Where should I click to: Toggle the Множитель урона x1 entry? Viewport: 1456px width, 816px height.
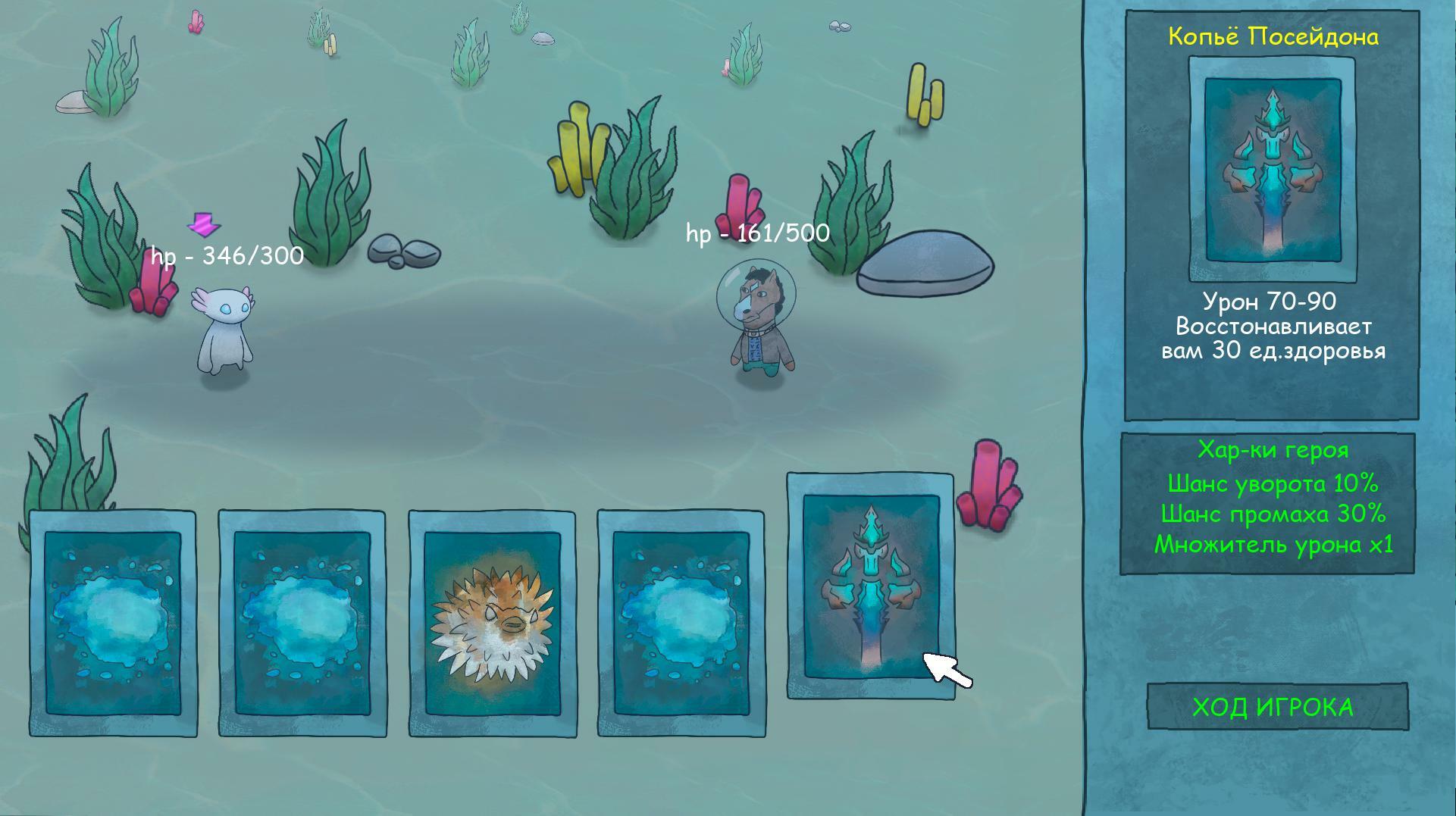pyautogui.click(x=1273, y=546)
